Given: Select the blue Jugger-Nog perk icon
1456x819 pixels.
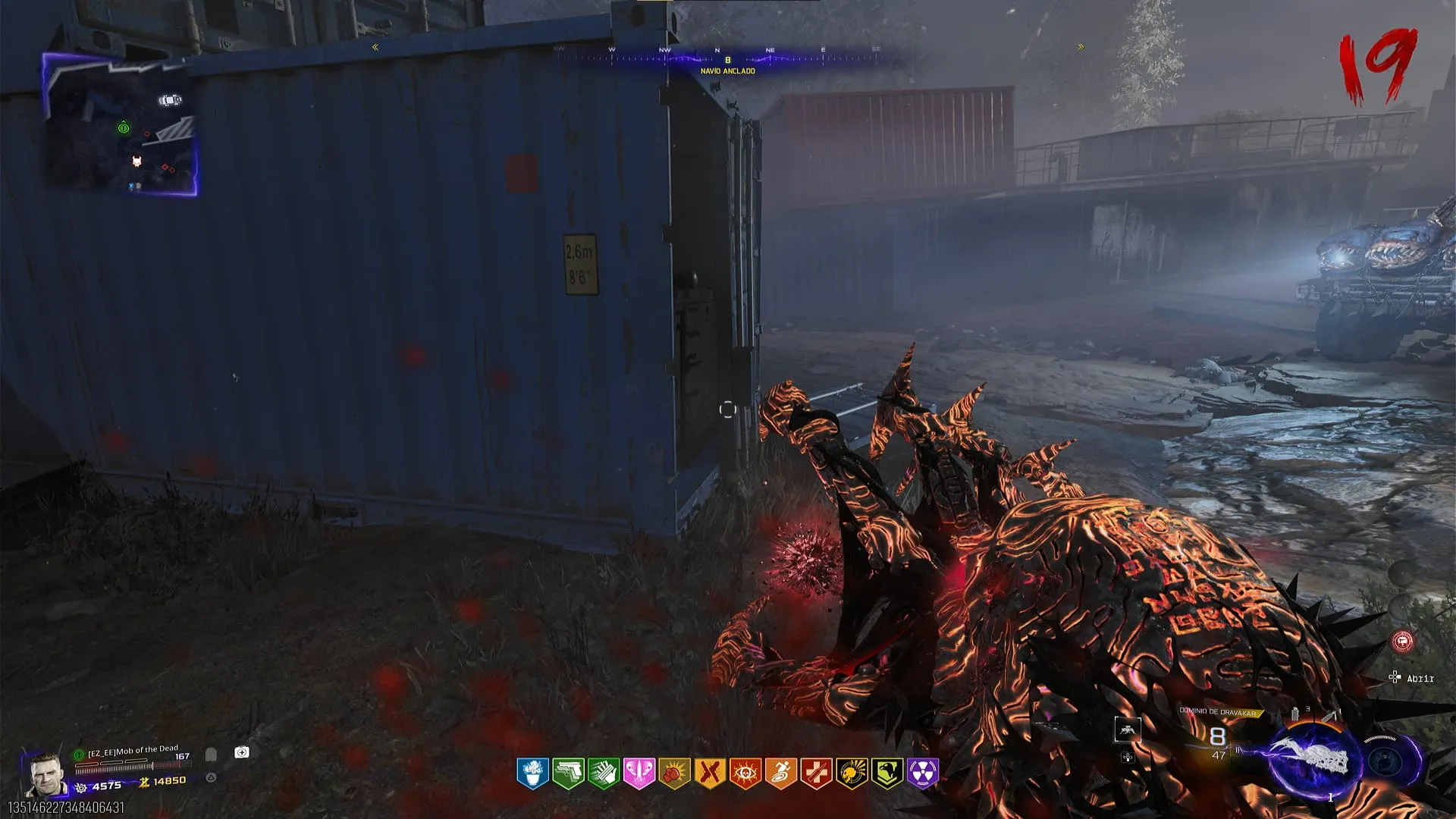Looking at the screenshot, I should click(x=532, y=773).
